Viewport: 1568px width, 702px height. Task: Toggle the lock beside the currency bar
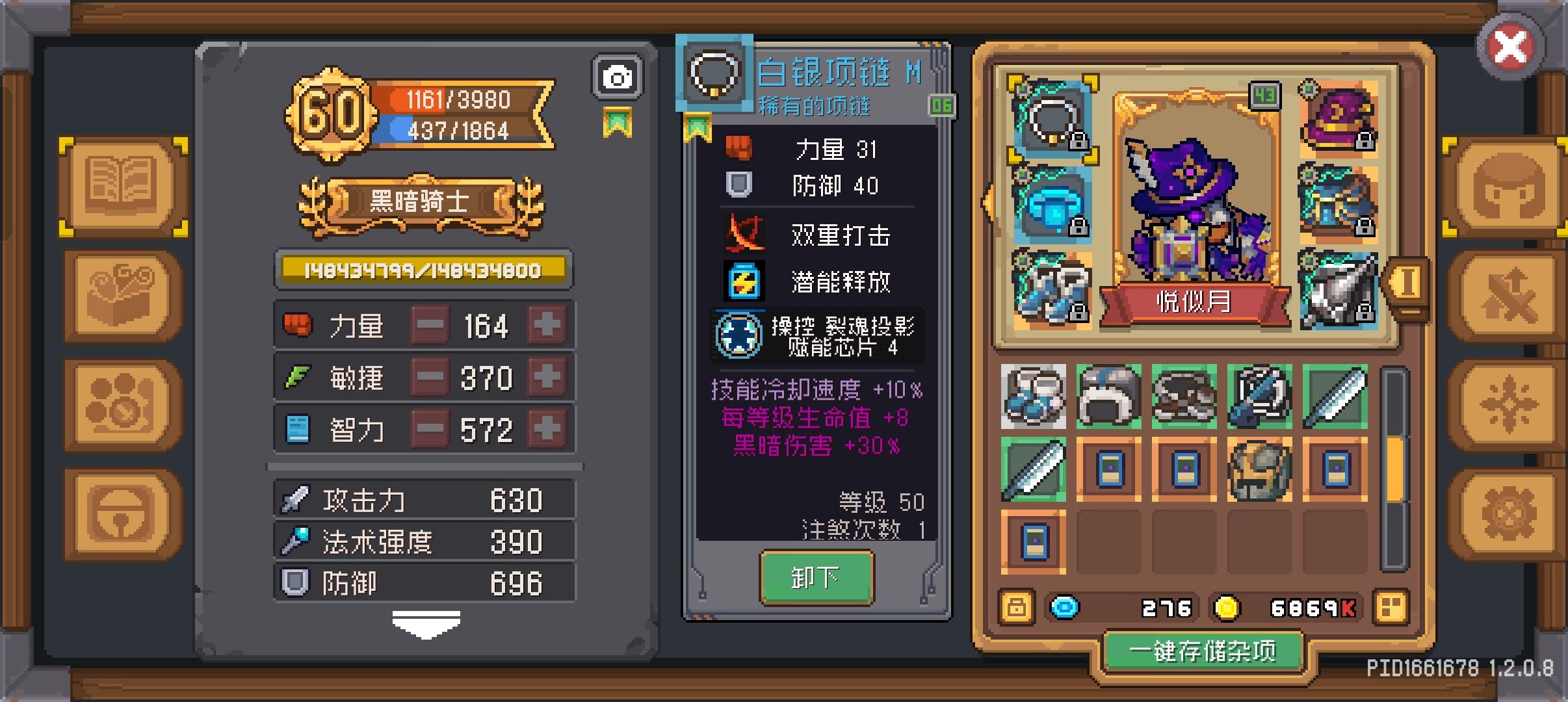tap(1017, 608)
